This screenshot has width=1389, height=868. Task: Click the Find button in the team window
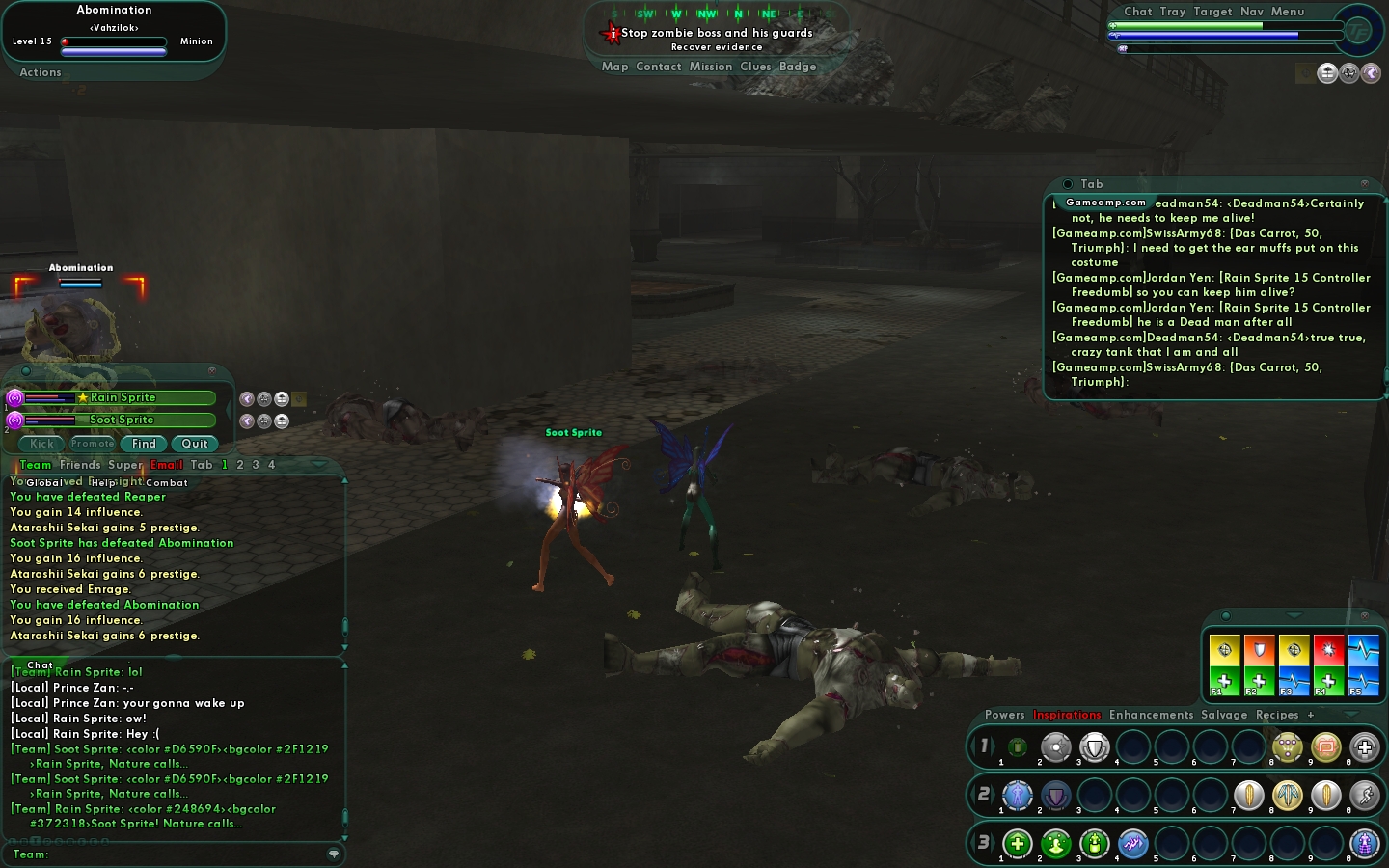pos(144,444)
